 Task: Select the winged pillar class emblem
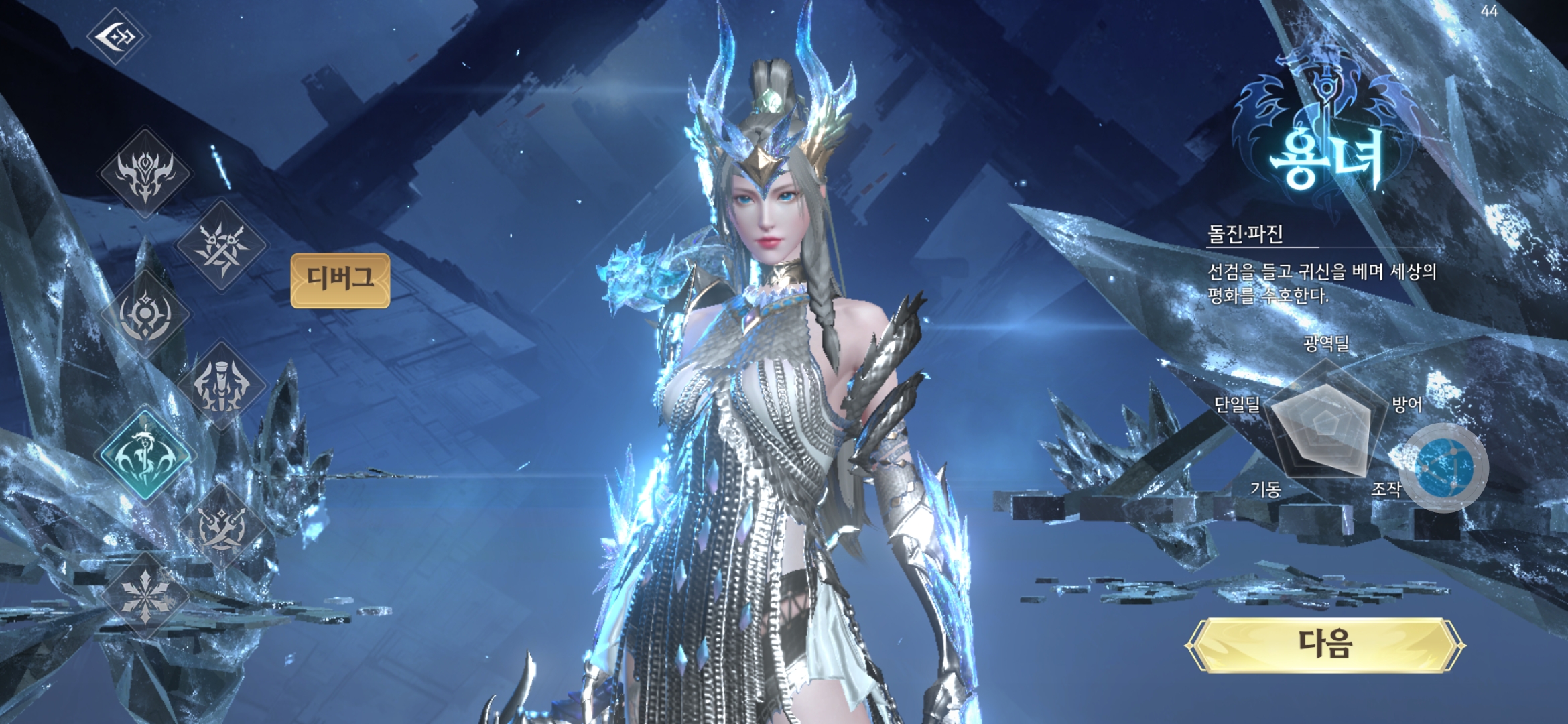[x=221, y=385]
